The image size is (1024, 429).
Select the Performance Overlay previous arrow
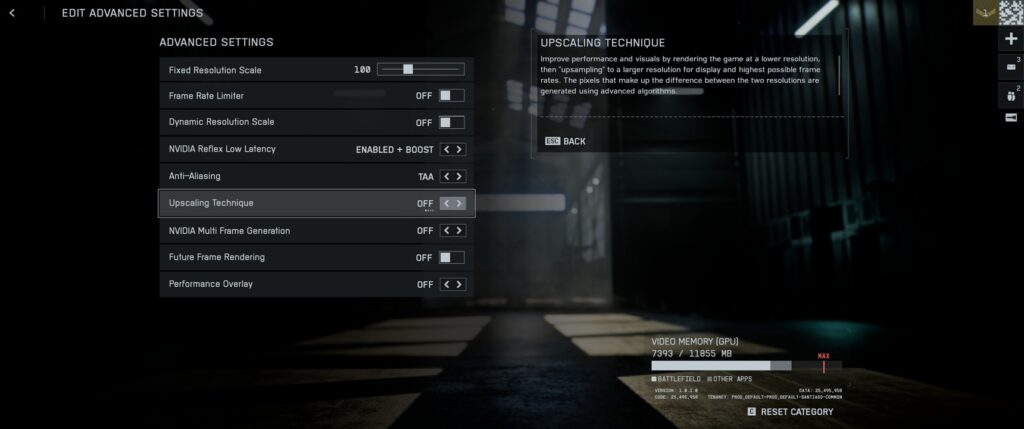pyautogui.click(x=446, y=284)
